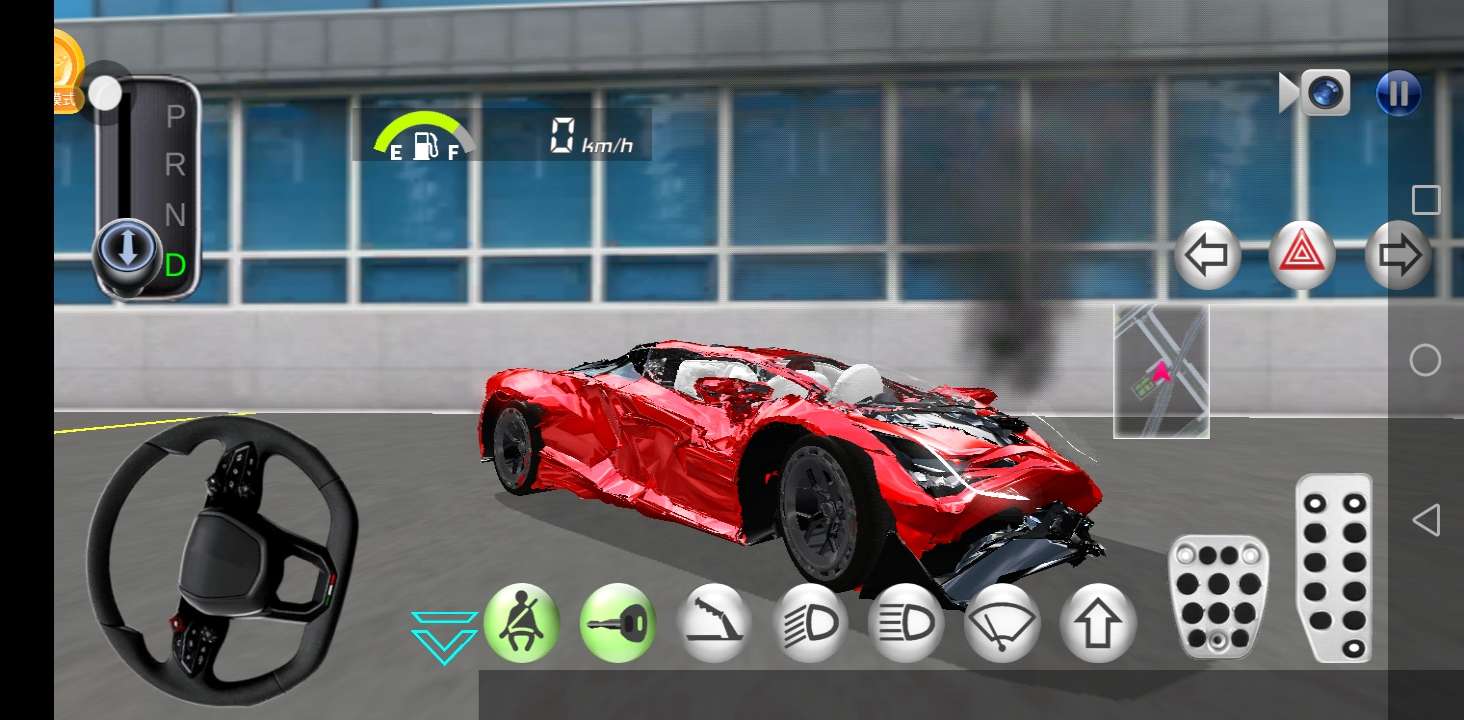Engage the handbrake button
Image resolution: width=1464 pixels, height=720 pixels.
tap(714, 623)
